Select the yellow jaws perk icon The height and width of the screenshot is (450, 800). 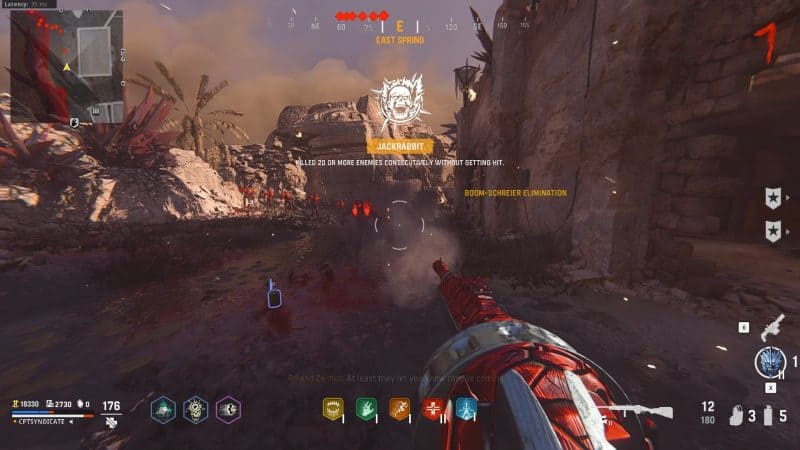[x=332, y=408]
